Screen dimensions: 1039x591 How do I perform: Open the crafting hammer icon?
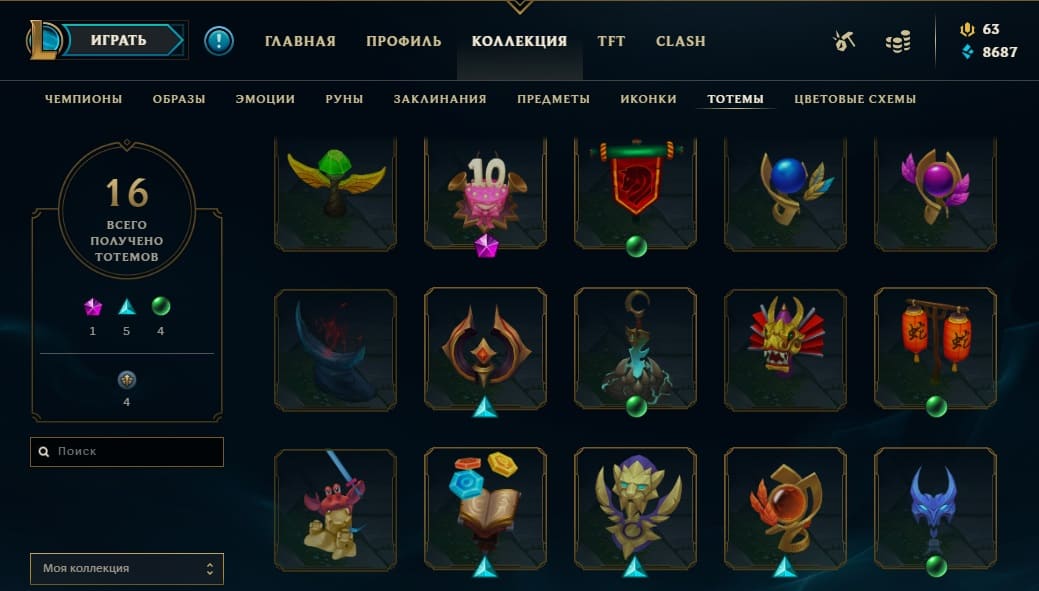click(x=843, y=41)
